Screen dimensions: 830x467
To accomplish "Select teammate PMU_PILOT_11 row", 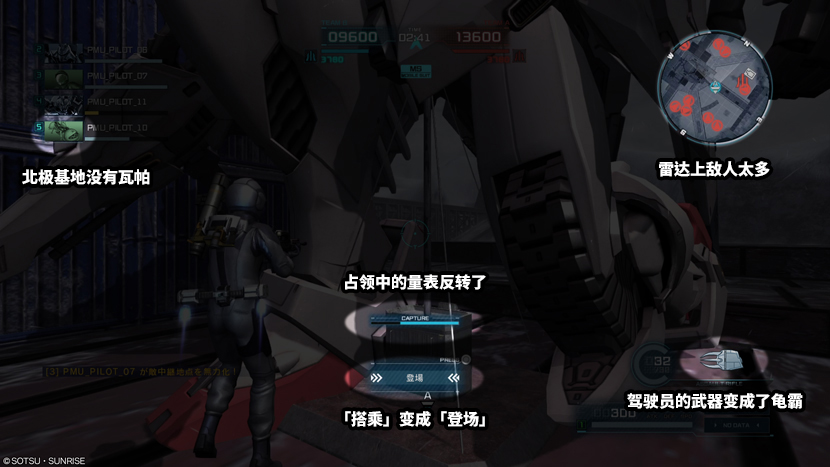I will [108, 102].
